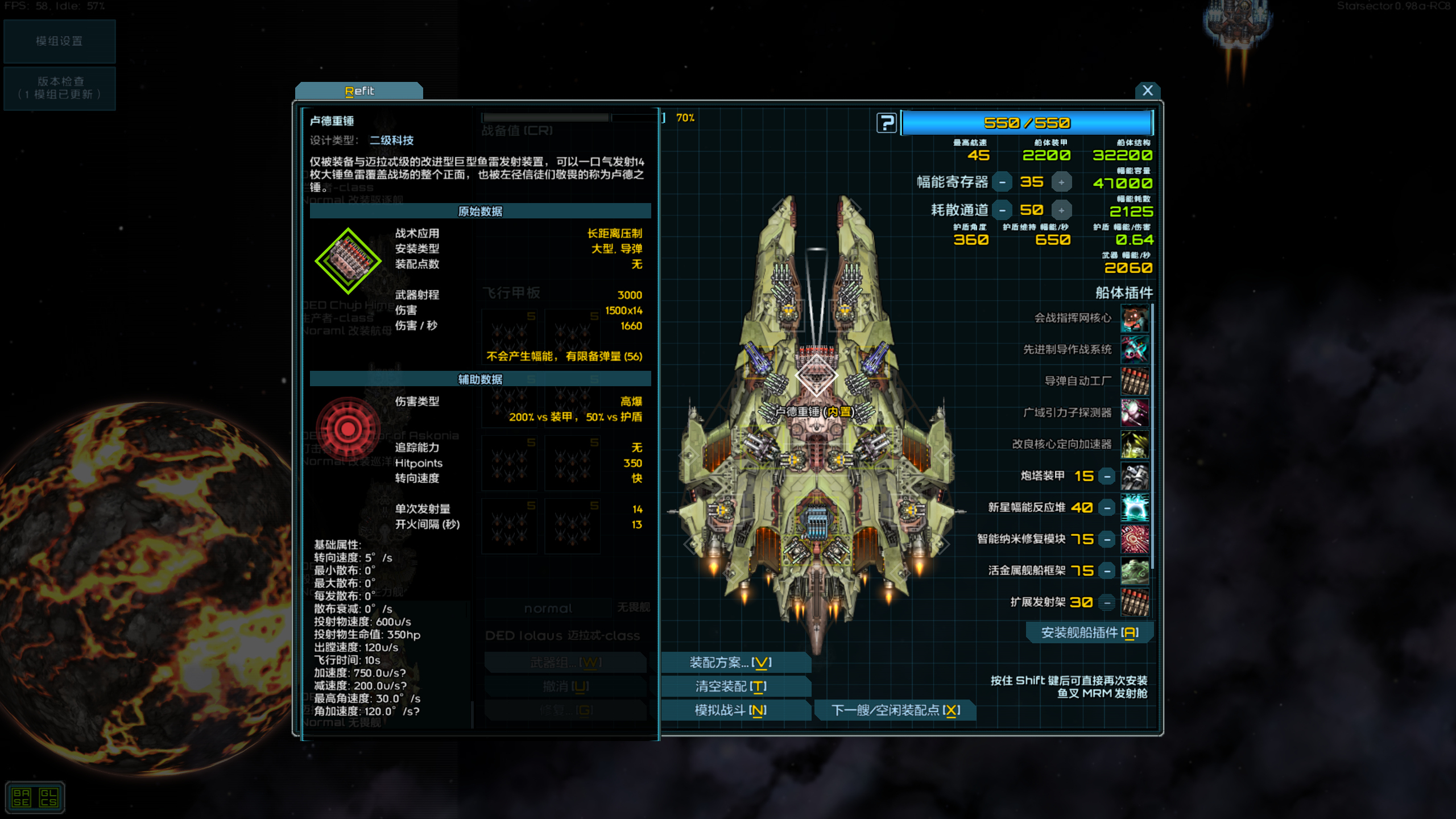Click the 导弹自动工厂 hullmod icon
1456x819 pixels.
click(1134, 382)
